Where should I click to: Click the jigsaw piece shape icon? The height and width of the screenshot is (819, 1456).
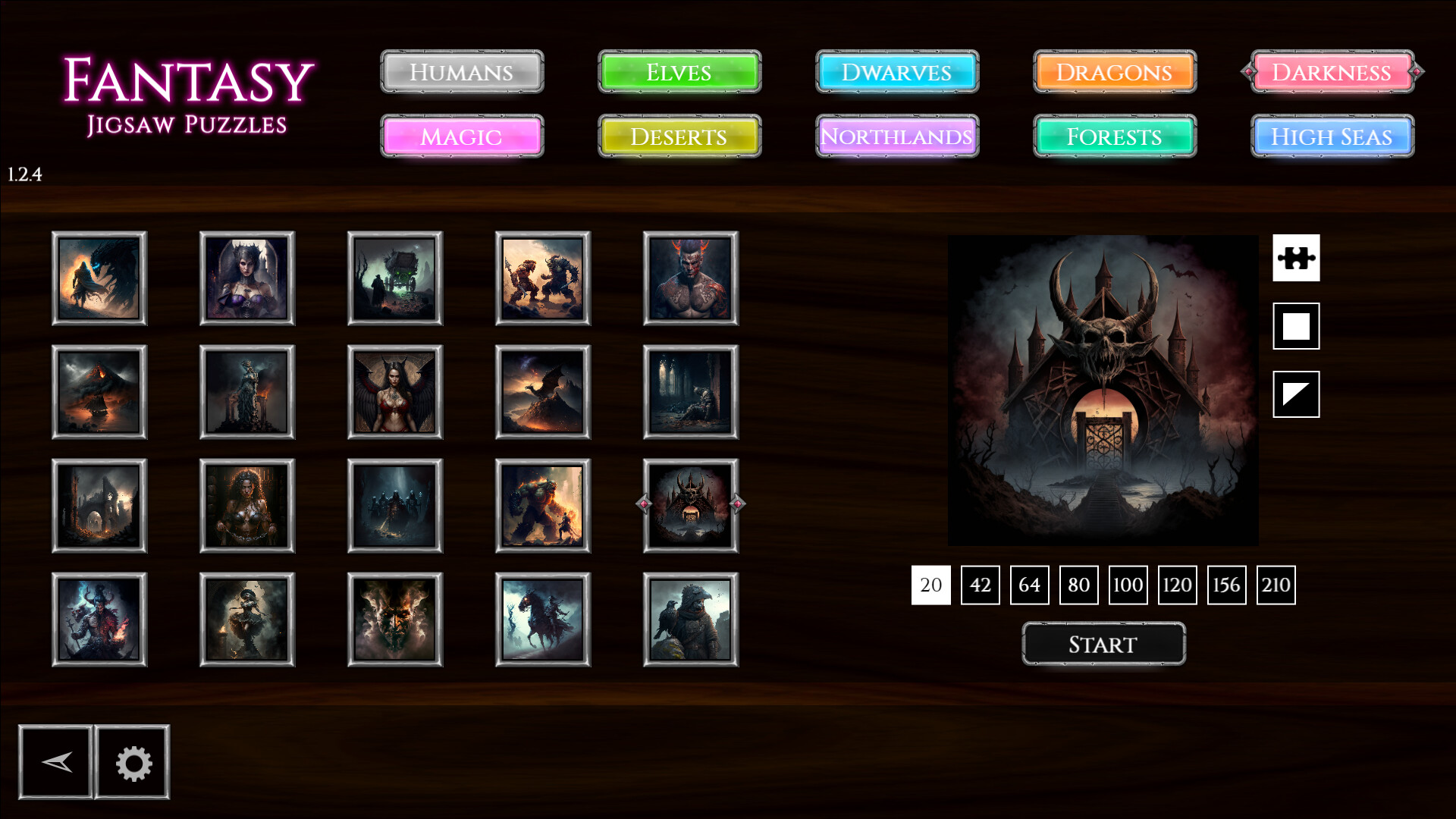coord(1296,259)
